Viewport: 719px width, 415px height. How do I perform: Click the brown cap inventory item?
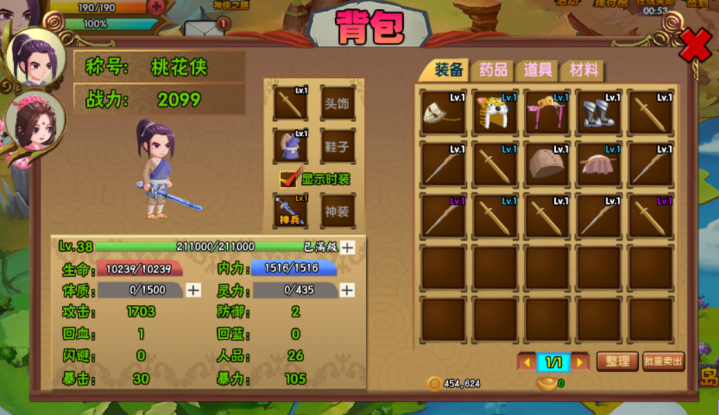[x=546, y=164]
